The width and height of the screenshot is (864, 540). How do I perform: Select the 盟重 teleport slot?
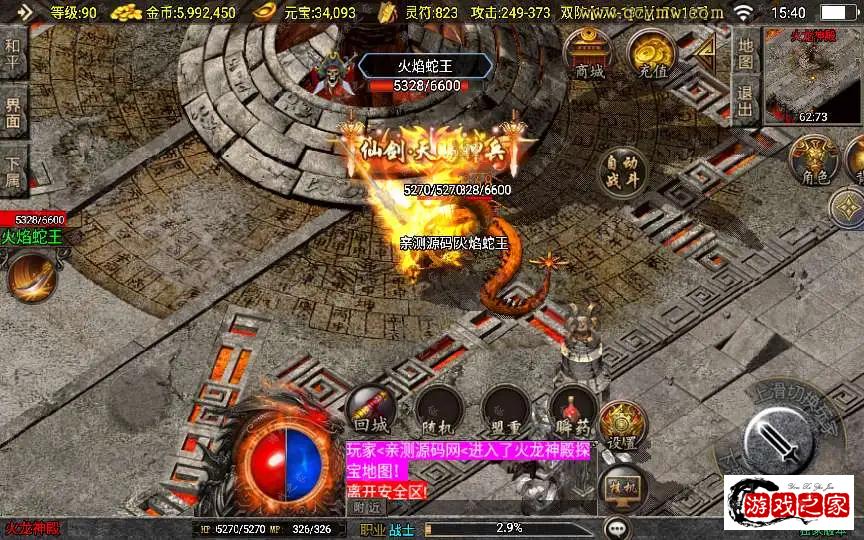point(505,409)
